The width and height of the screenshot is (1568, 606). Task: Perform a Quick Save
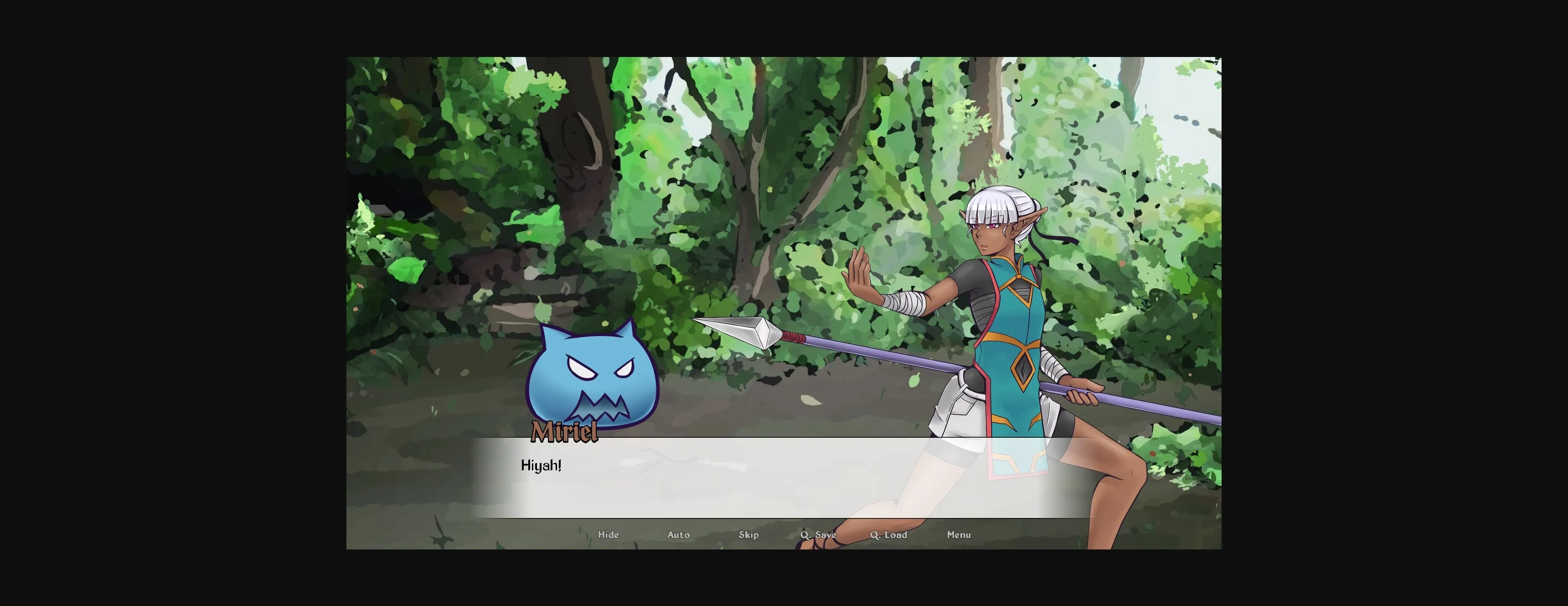[818, 534]
